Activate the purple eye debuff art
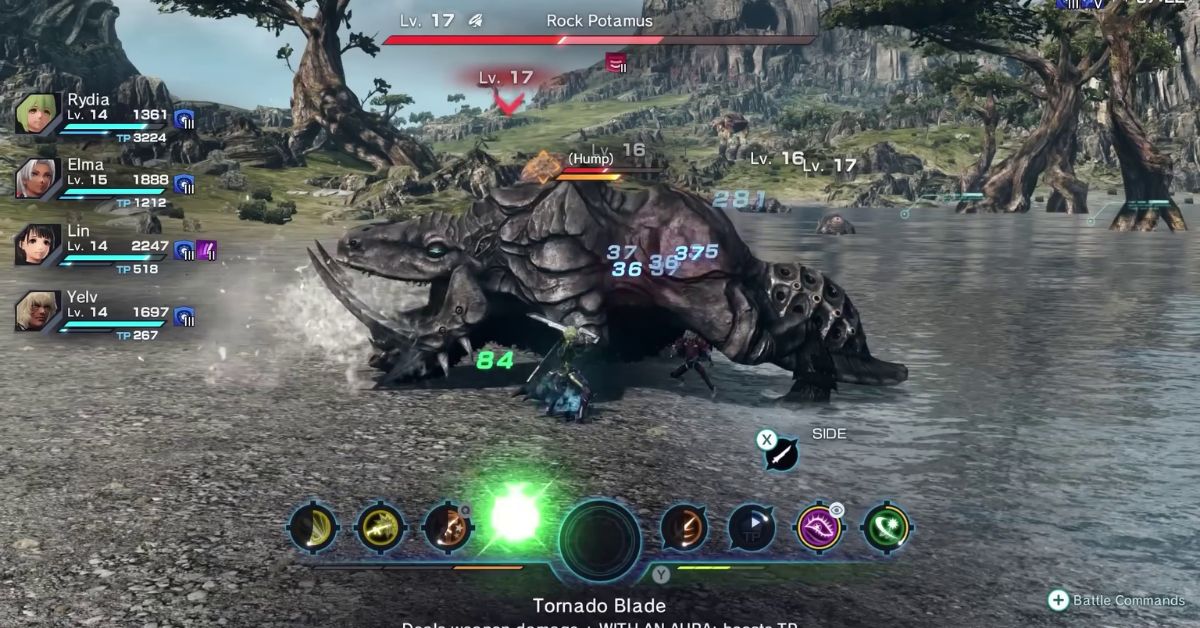Image resolution: width=1200 pixels, height=628 pixels. [819, 527]
